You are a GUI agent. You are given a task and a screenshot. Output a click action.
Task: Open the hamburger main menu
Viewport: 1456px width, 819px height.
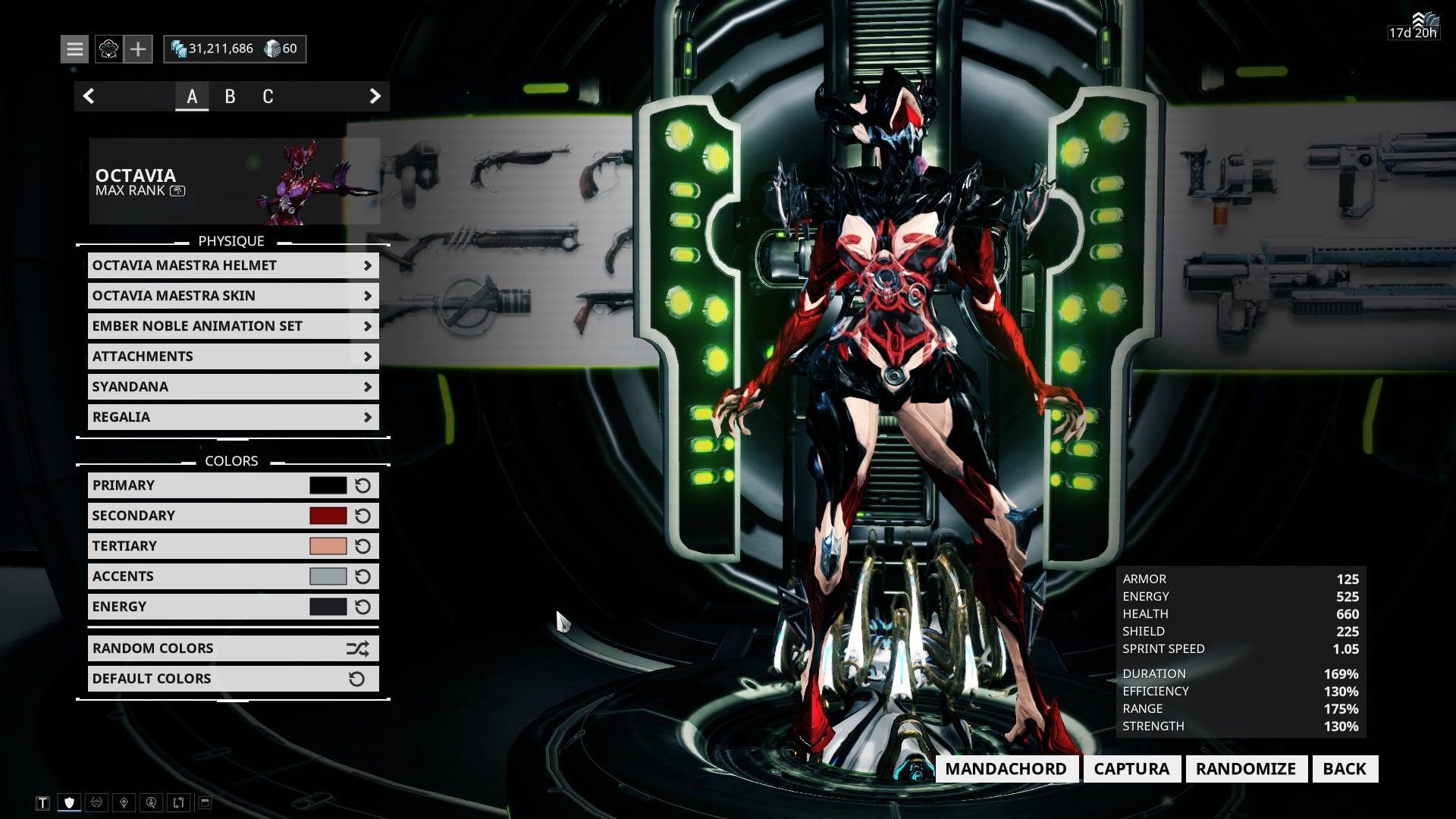pyautogui.click(x=74, y=49)
